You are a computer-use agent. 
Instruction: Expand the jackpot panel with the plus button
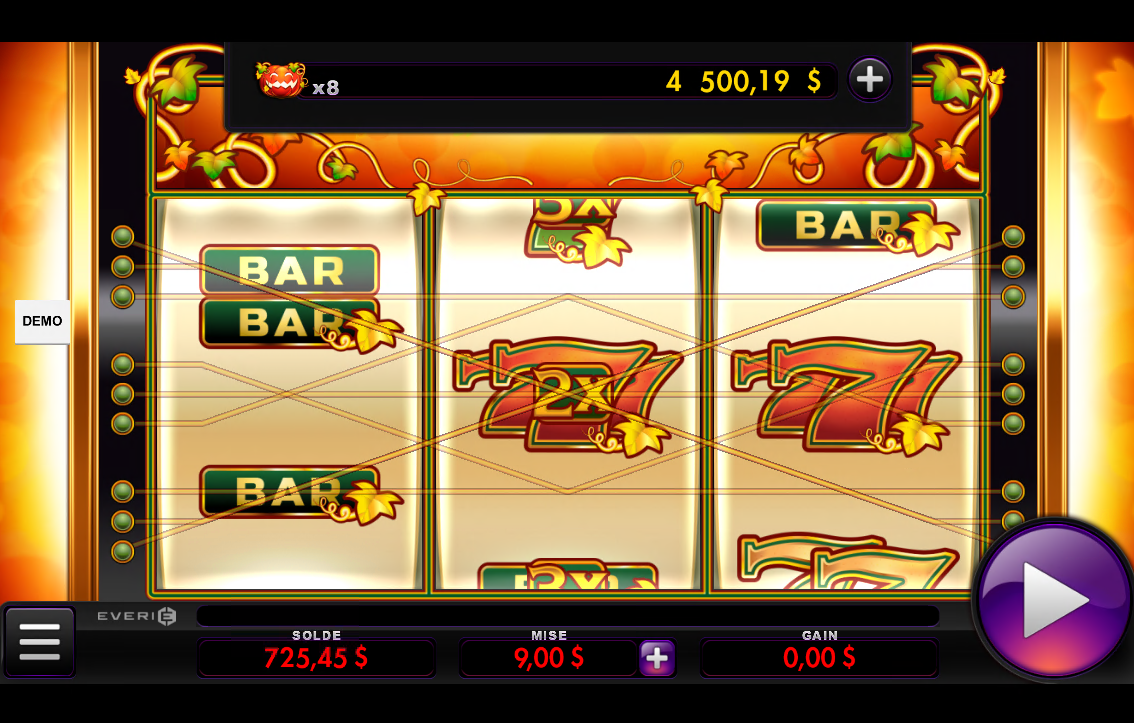coord(869,79)
